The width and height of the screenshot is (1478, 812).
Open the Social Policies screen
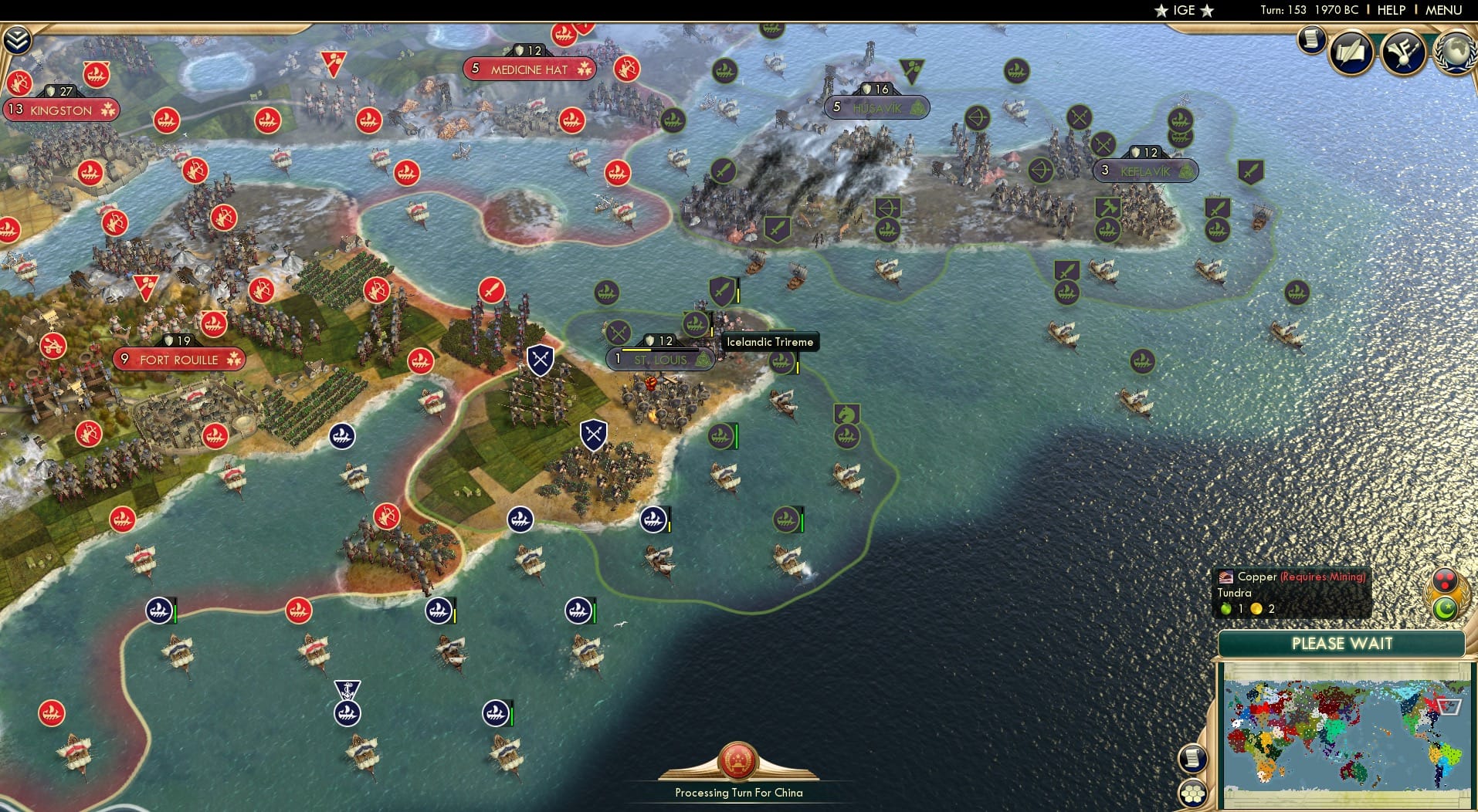(1350, 52)
